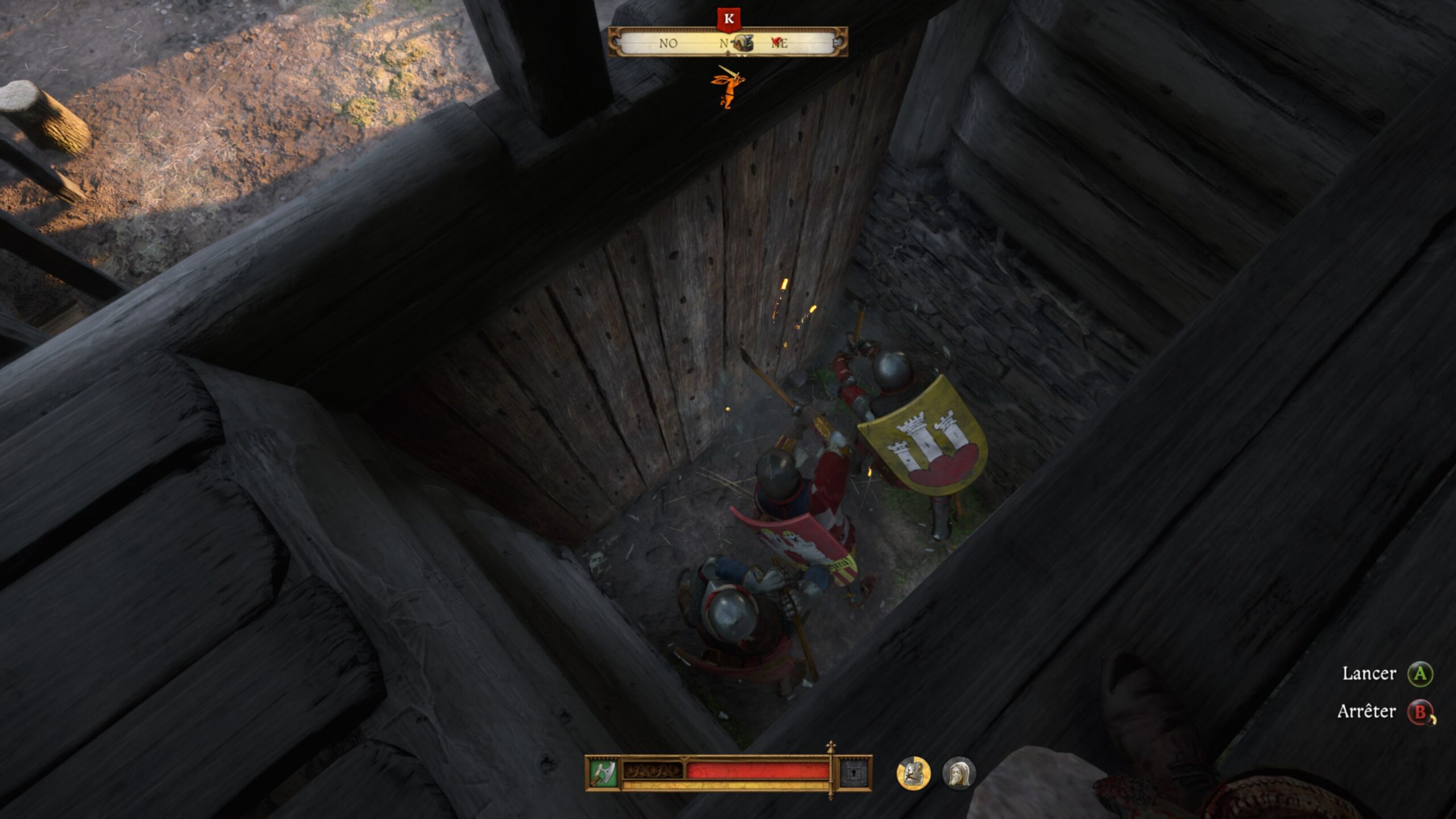This screenshot has height=819, width=1456.
Task: Select the grindstone marker on the compass
Action: (x=742, y=43)
